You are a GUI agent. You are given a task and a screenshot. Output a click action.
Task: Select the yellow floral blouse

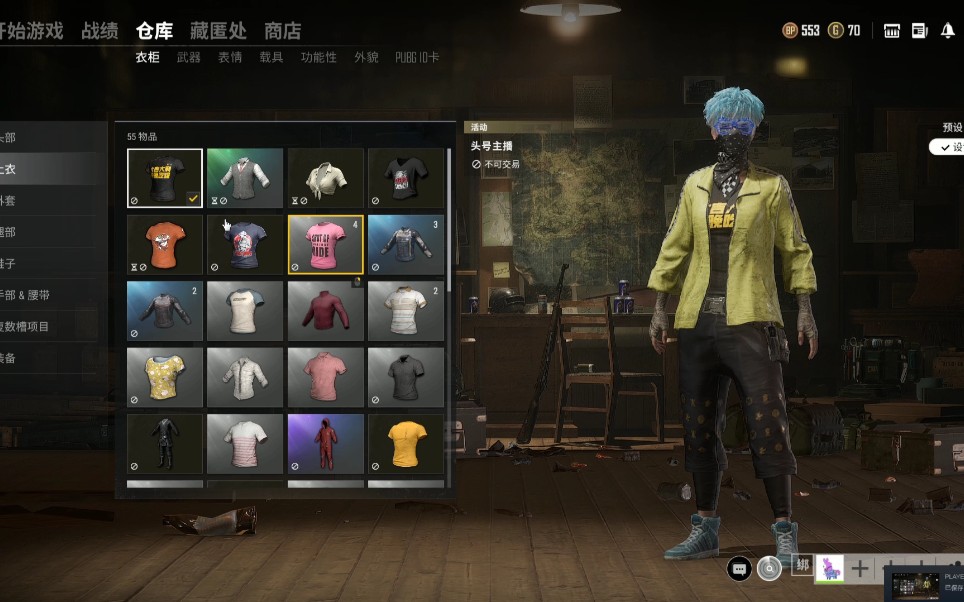coord(165,377)
